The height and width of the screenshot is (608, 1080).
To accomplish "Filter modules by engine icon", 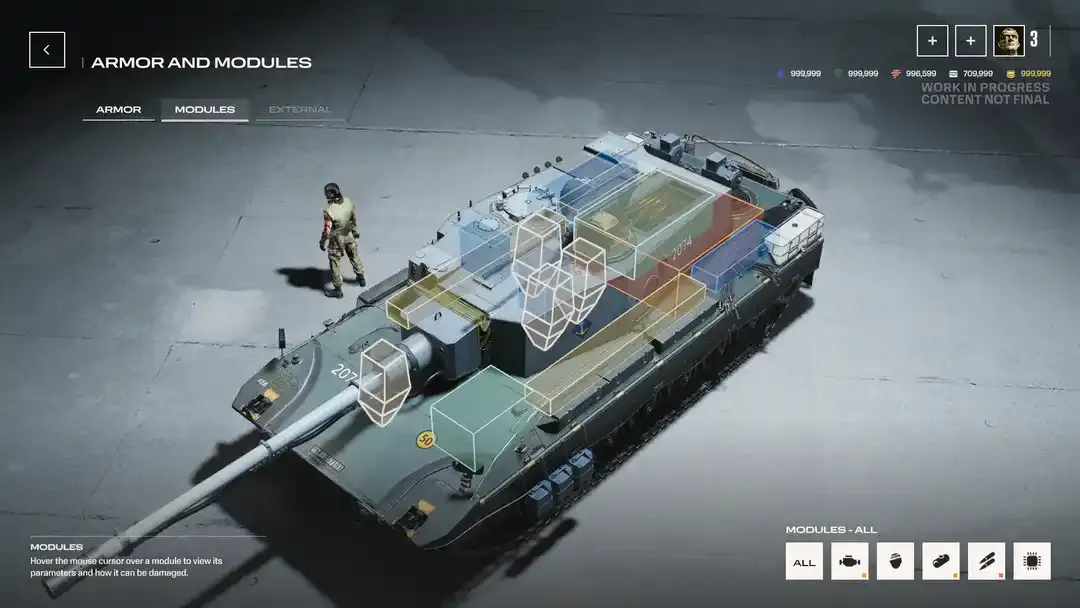I will click(x=850, y=562).
